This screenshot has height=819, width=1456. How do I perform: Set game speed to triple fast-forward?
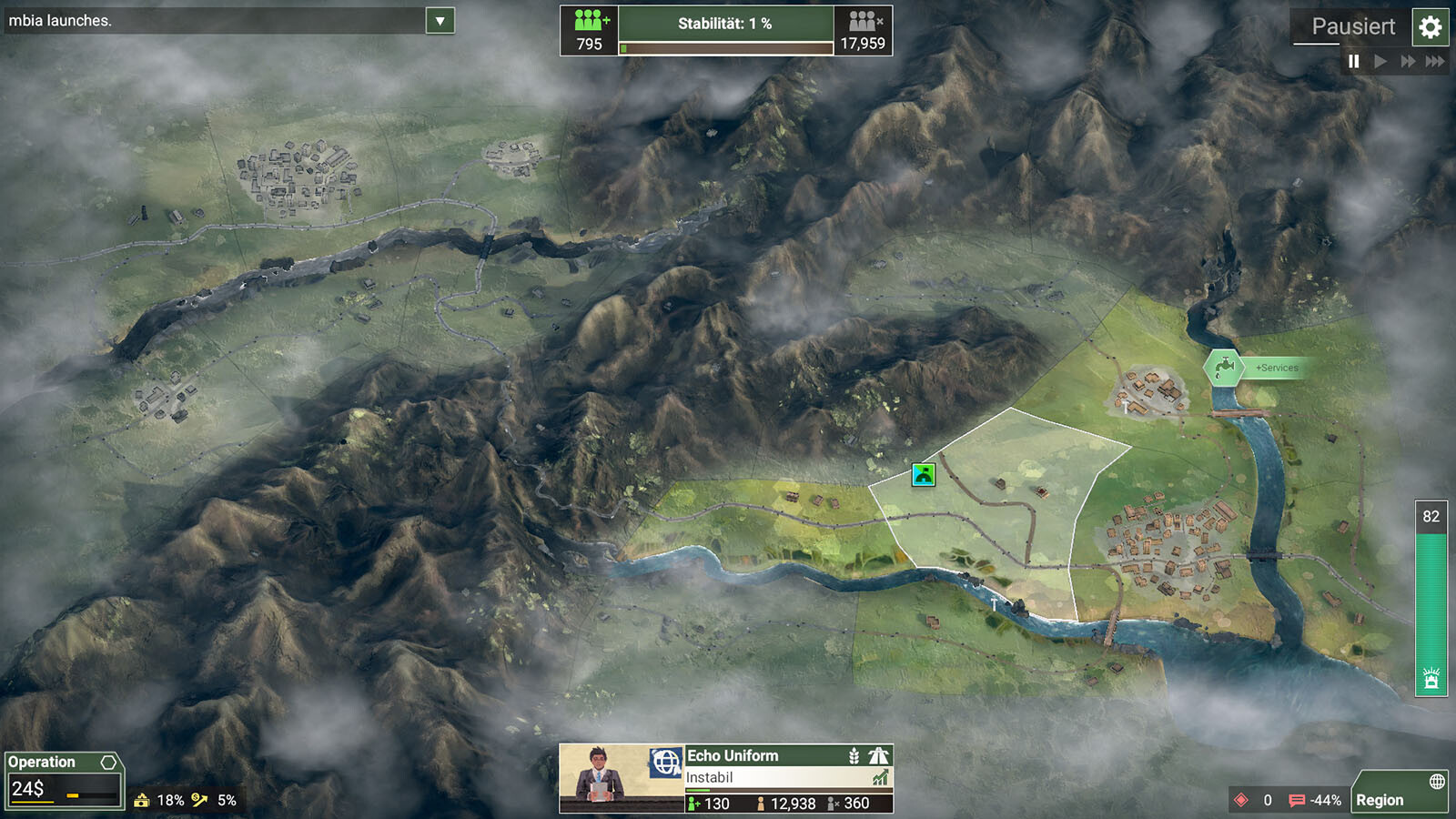point(1435,61)
